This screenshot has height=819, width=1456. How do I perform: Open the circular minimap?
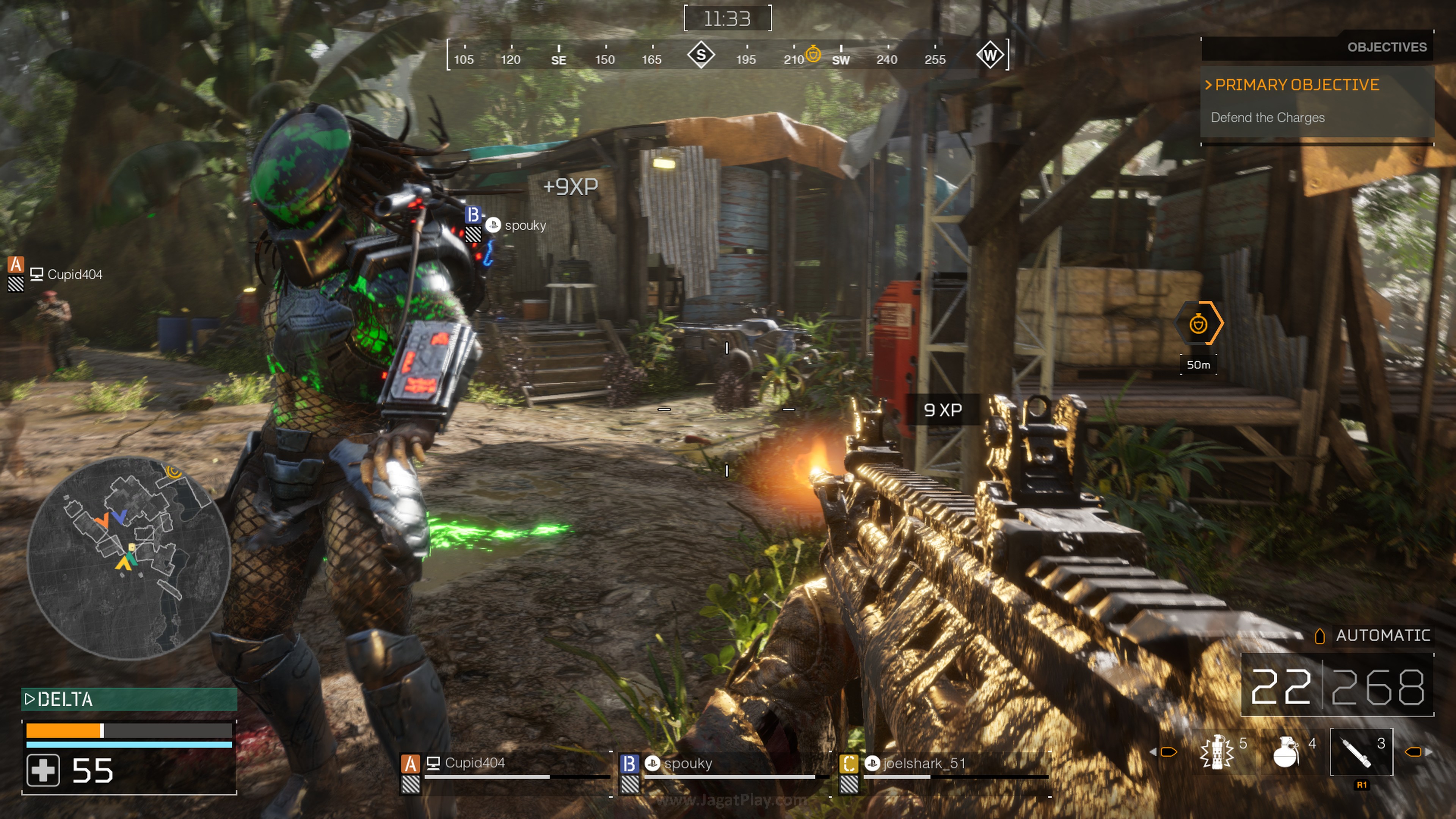[129, 558]
